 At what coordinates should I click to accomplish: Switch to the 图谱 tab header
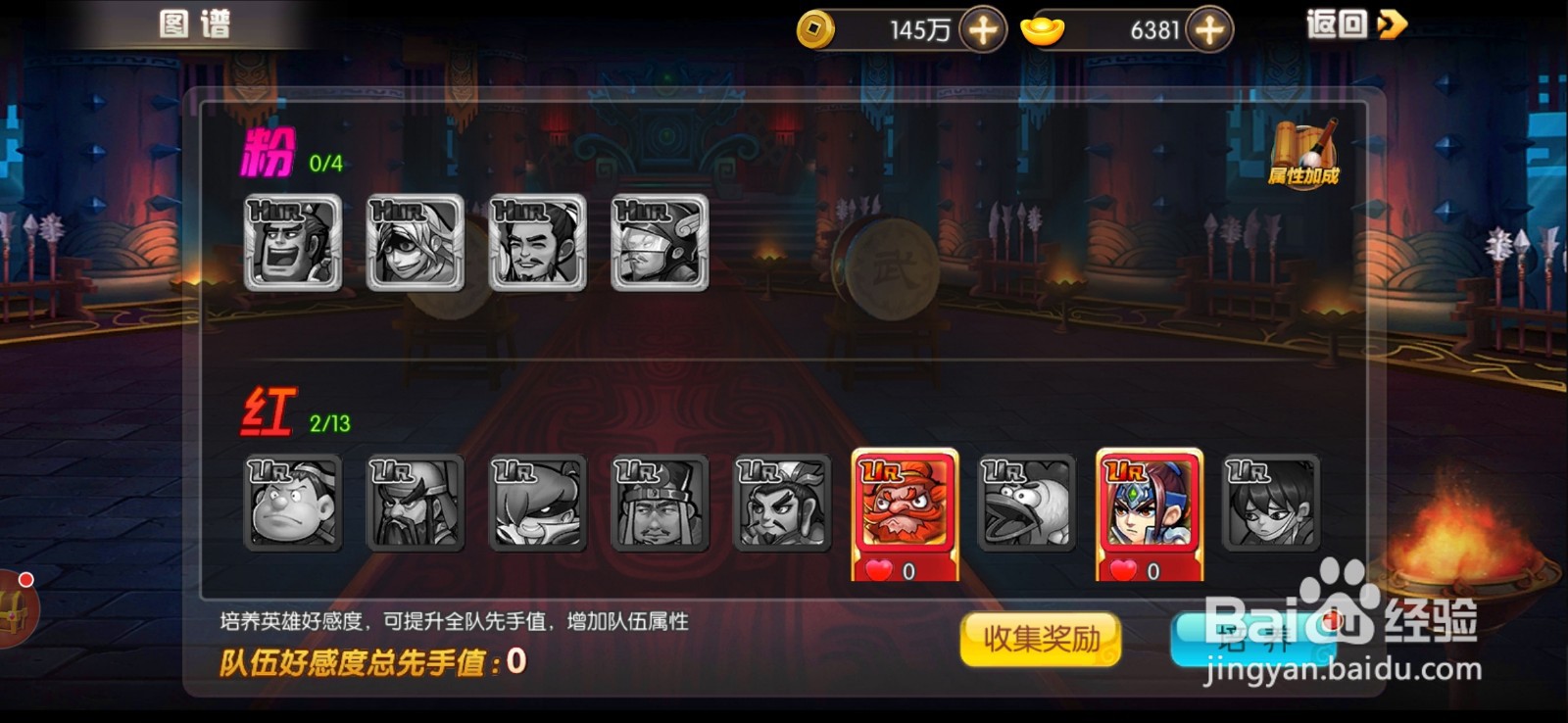point(195,24)
